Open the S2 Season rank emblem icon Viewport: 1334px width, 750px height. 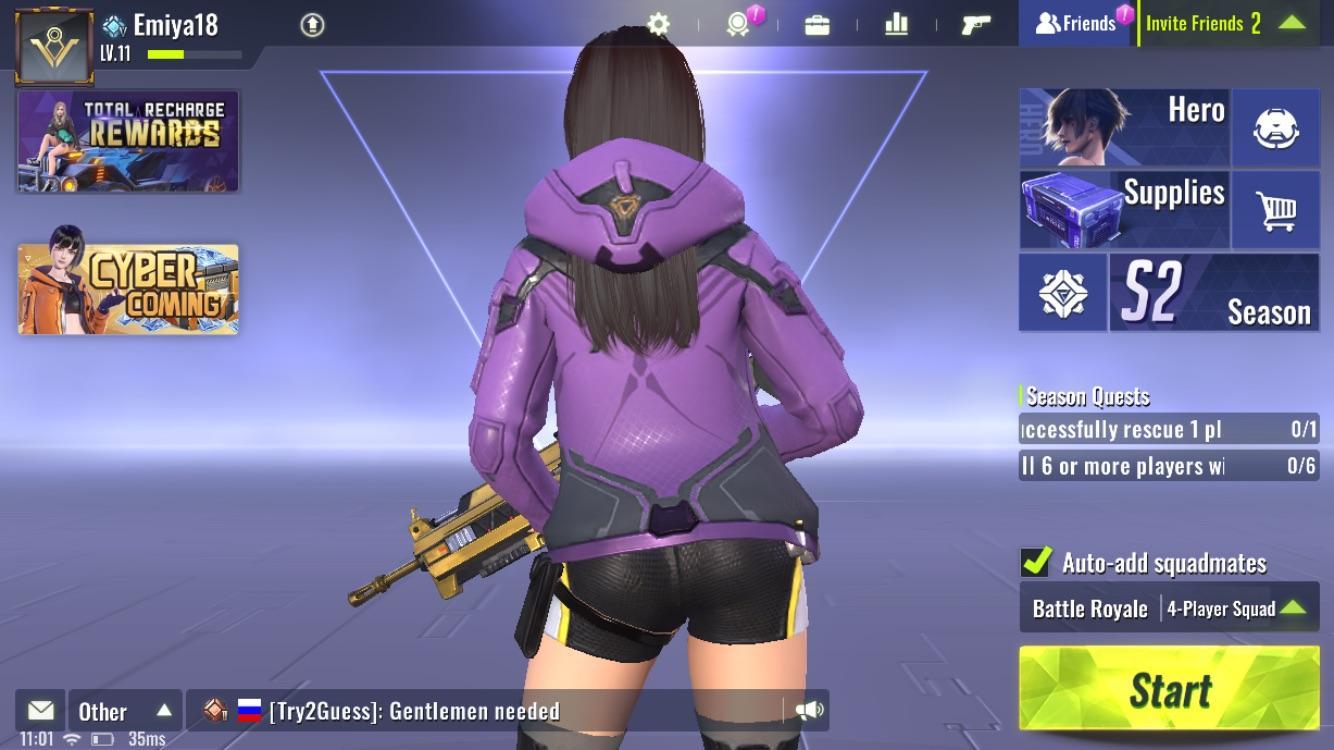click(x=1062, y=292)
